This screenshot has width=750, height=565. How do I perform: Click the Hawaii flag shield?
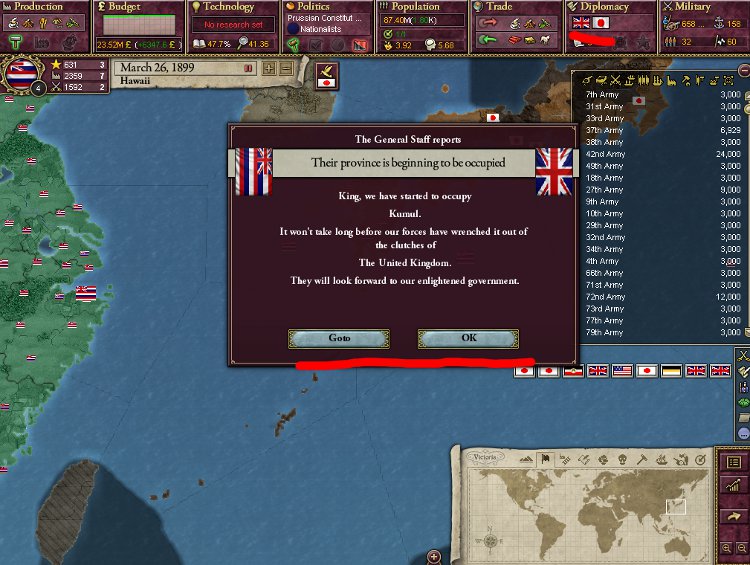pos(22,76)
